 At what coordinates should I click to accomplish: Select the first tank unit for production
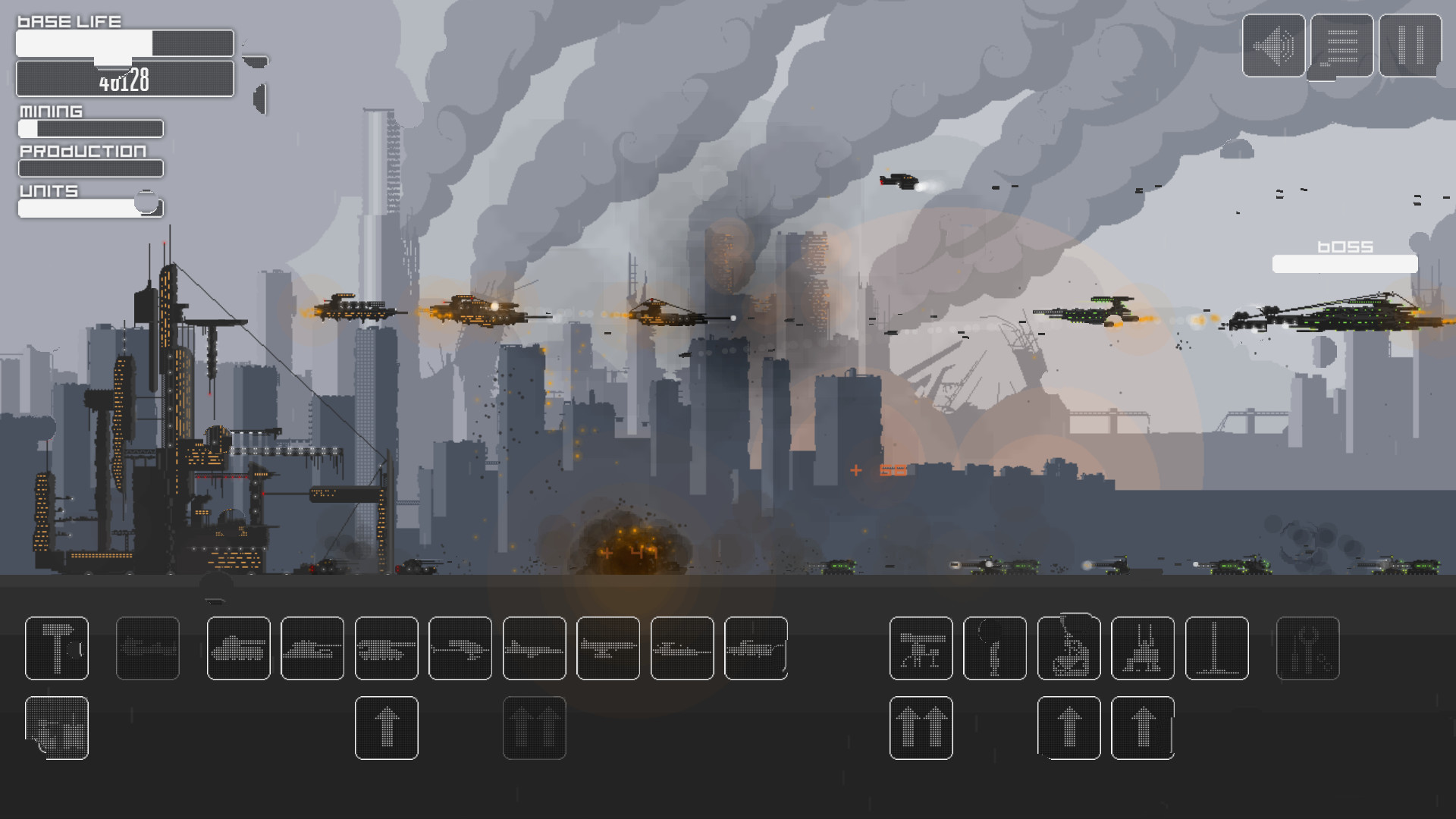239,650
